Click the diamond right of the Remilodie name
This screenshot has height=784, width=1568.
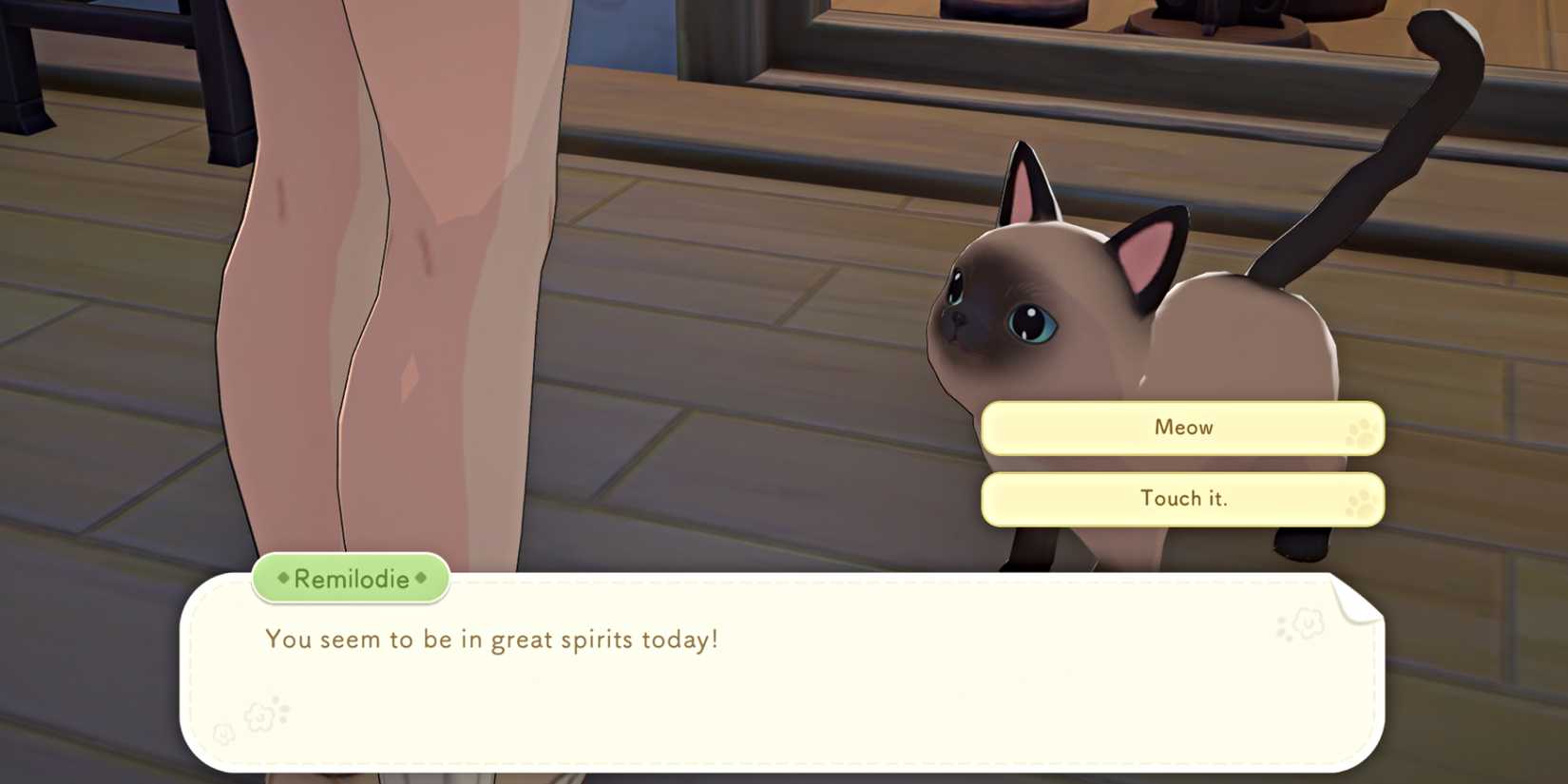coord(422,580)
